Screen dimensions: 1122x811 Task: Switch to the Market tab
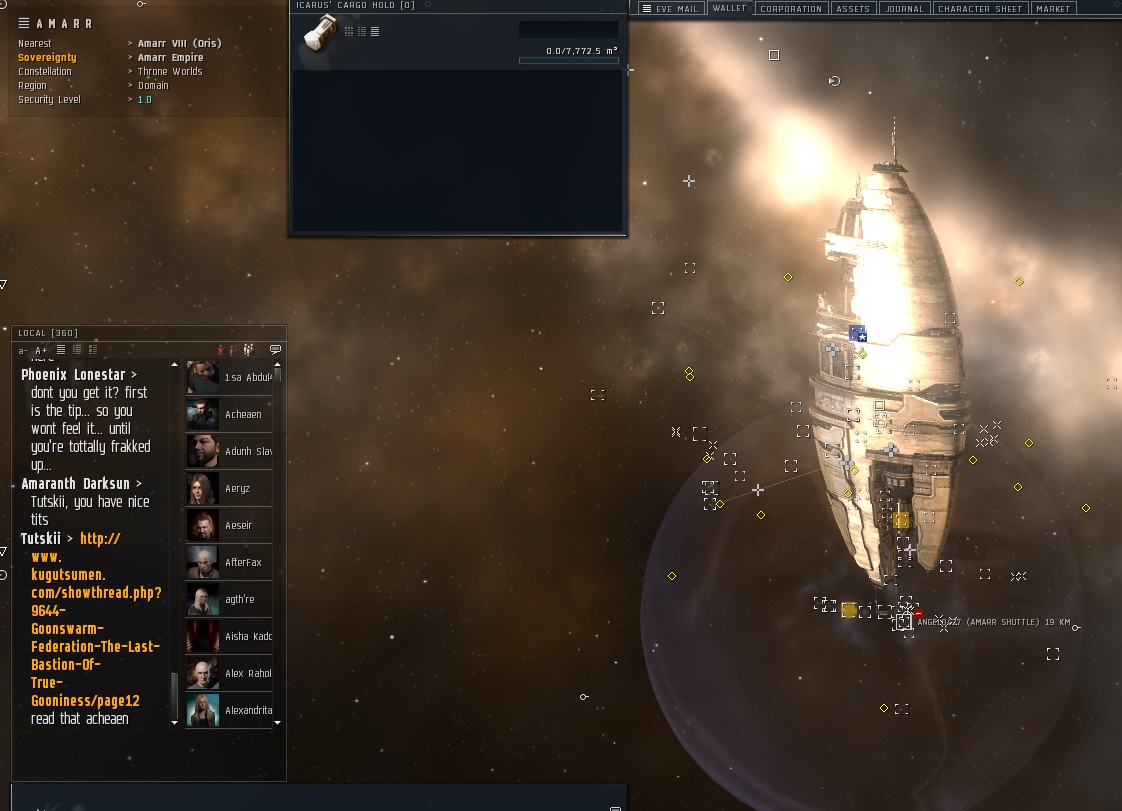pos(1053,9)
